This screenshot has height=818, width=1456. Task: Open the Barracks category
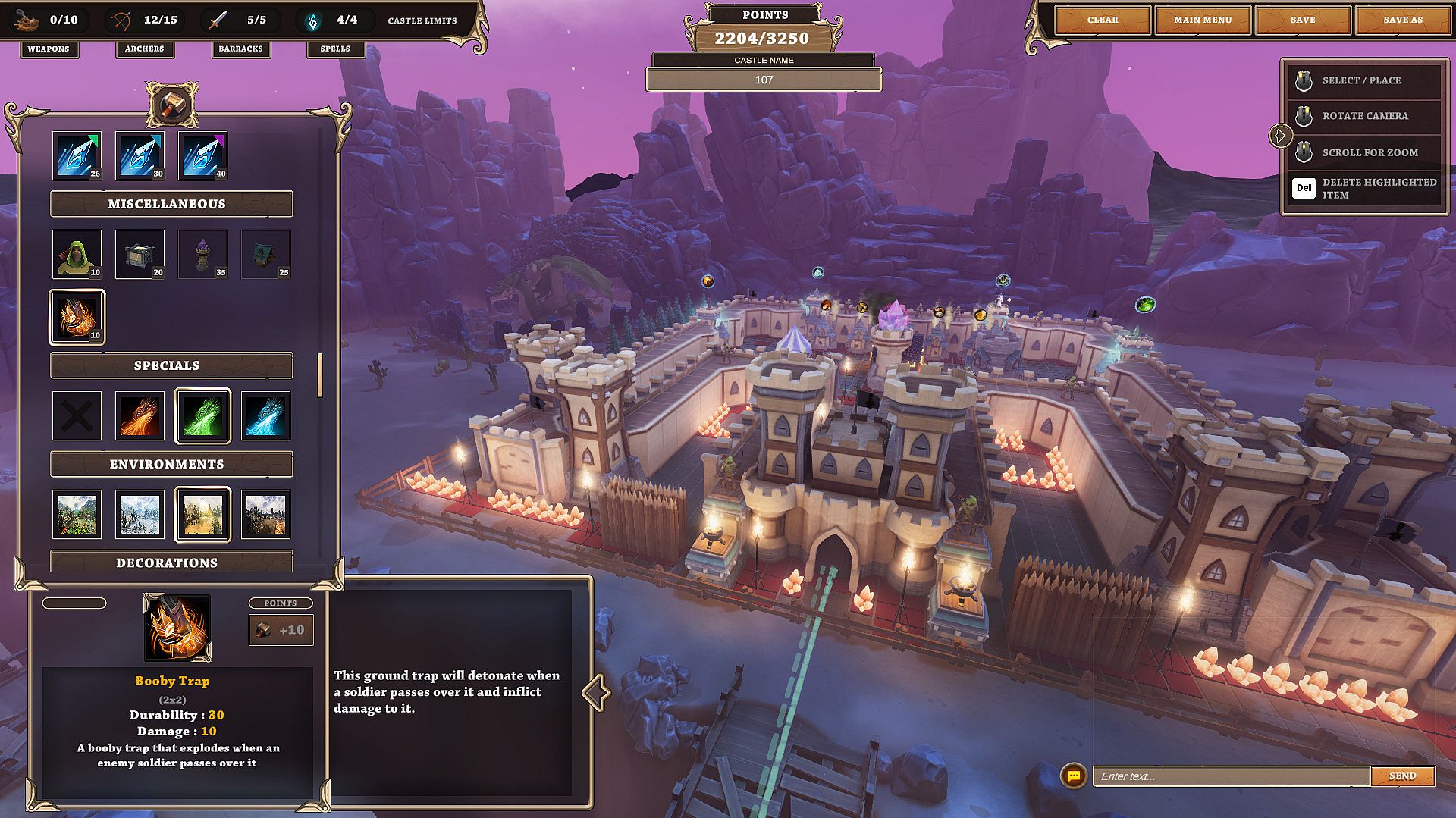240,49
